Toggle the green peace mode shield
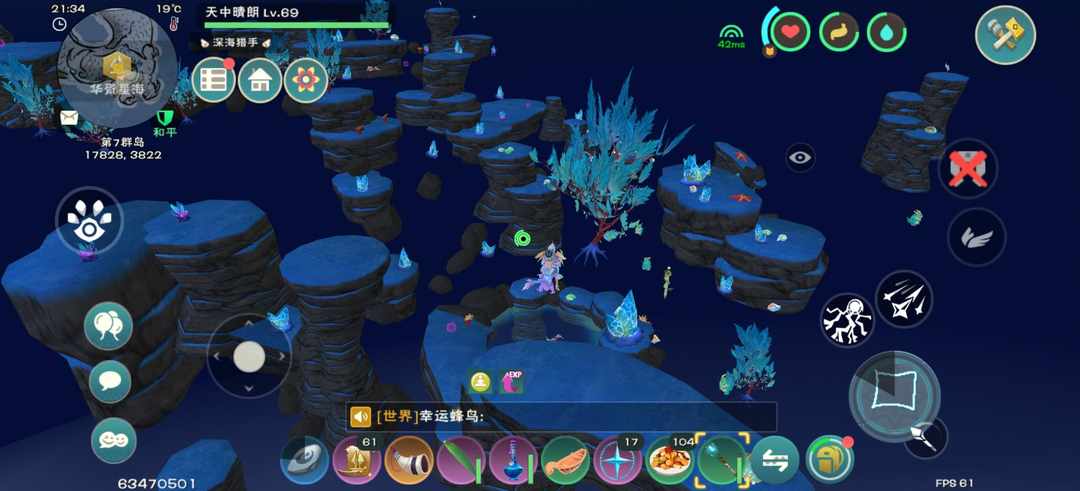This screenshot has width=1080, height=491. tap(165, 118)
